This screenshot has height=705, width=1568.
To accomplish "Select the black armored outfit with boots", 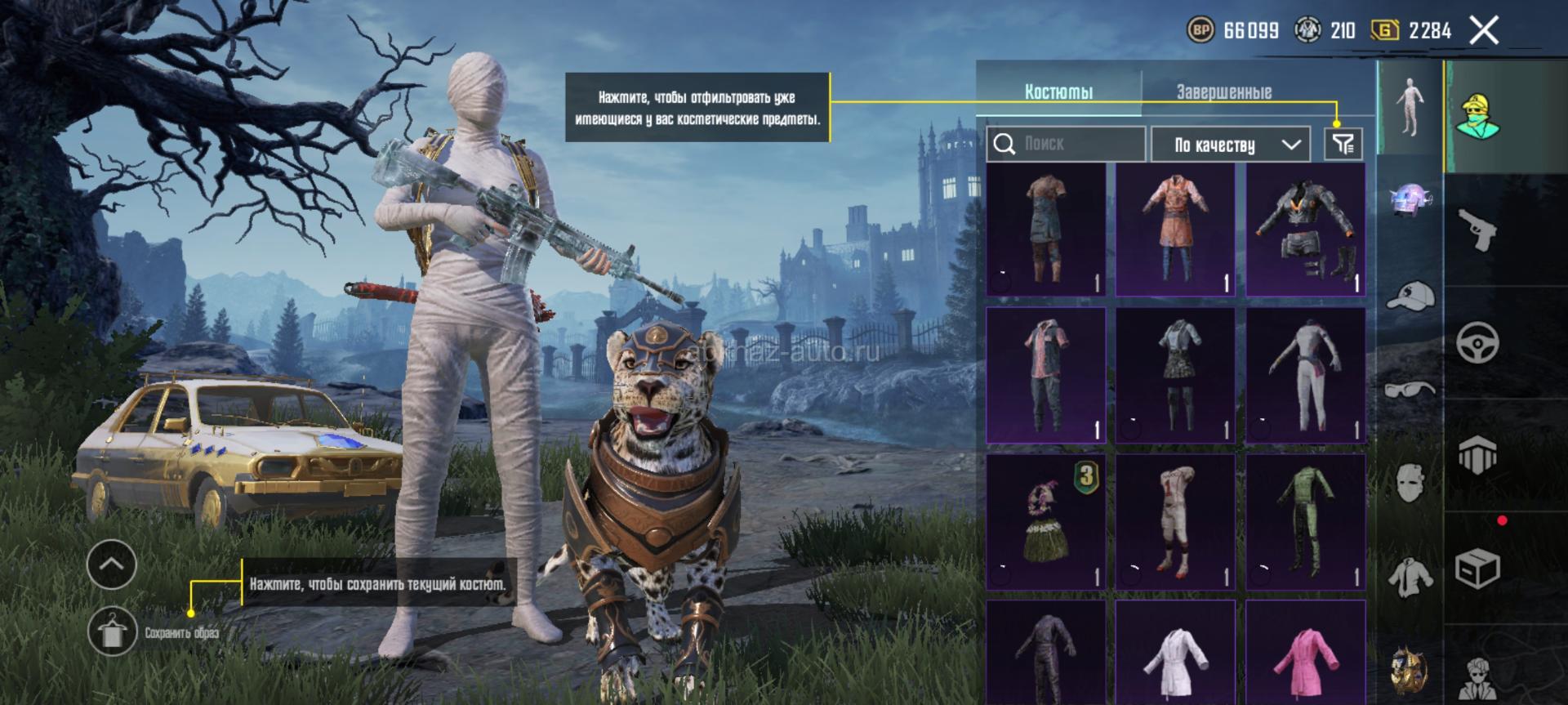I will pyautogui.click(x=1305, y=230).
